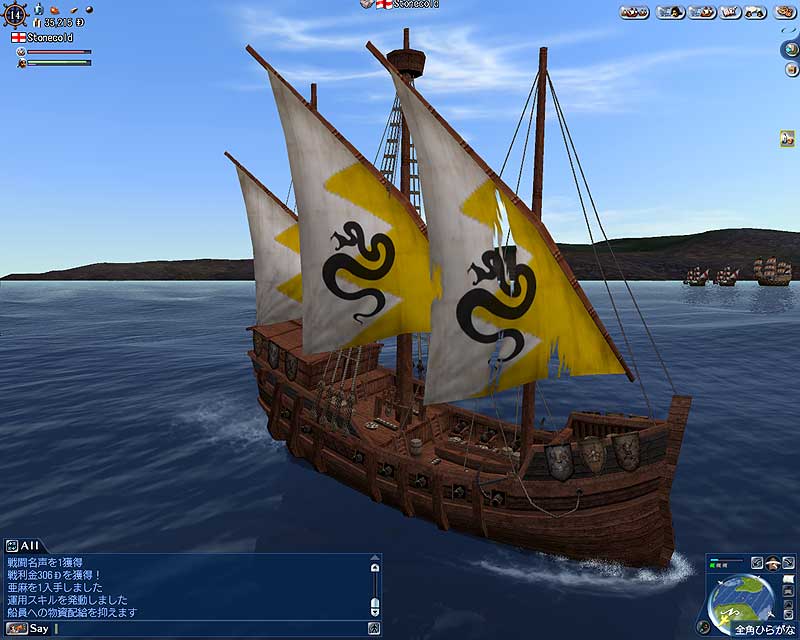Viewport: 800px width, 640px height.
Task: Activate the green-framed skill icon
Action: tap(787, 139)
